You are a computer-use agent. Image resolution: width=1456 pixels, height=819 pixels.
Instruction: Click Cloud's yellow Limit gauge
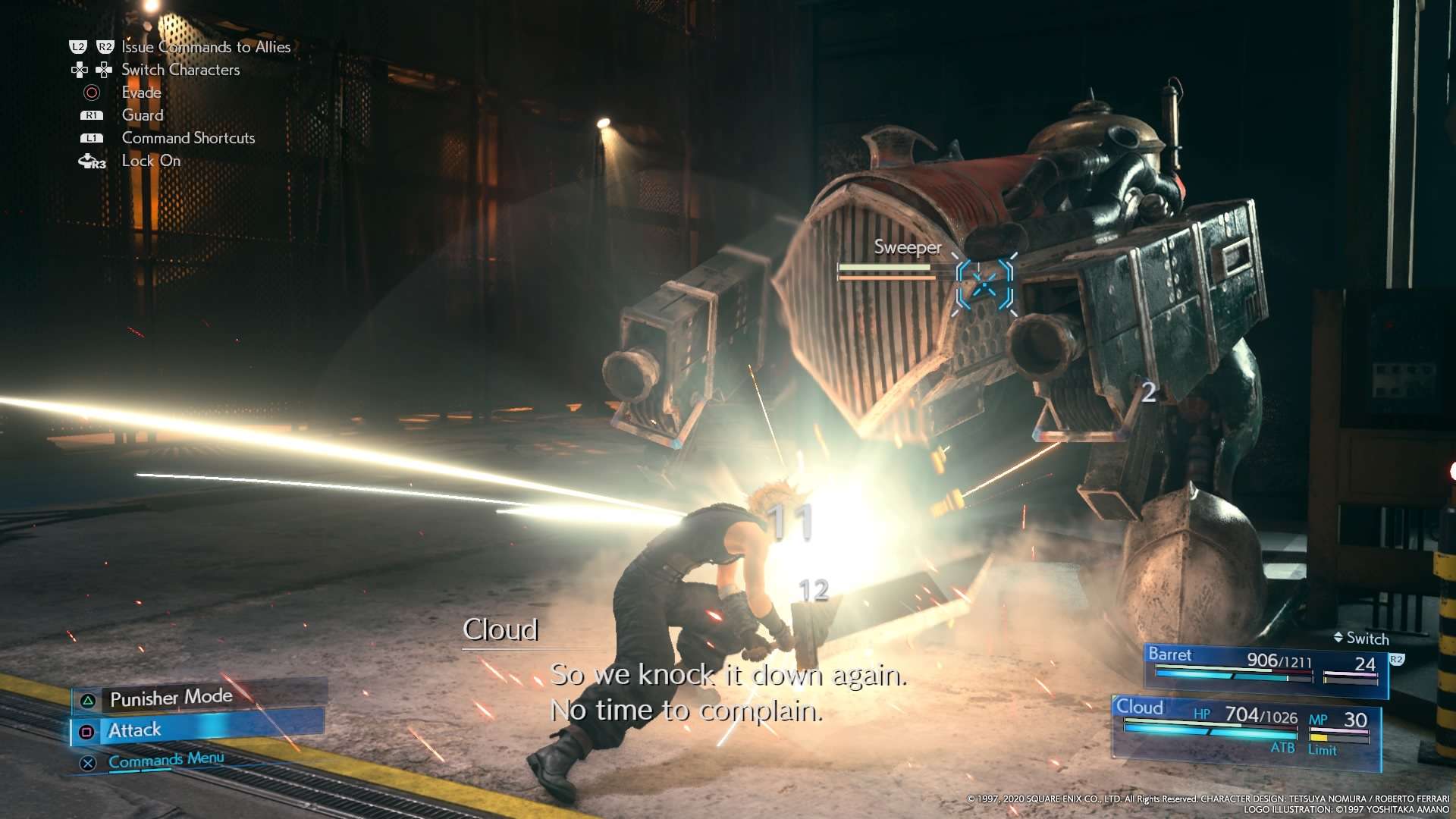click(1320, 737)
